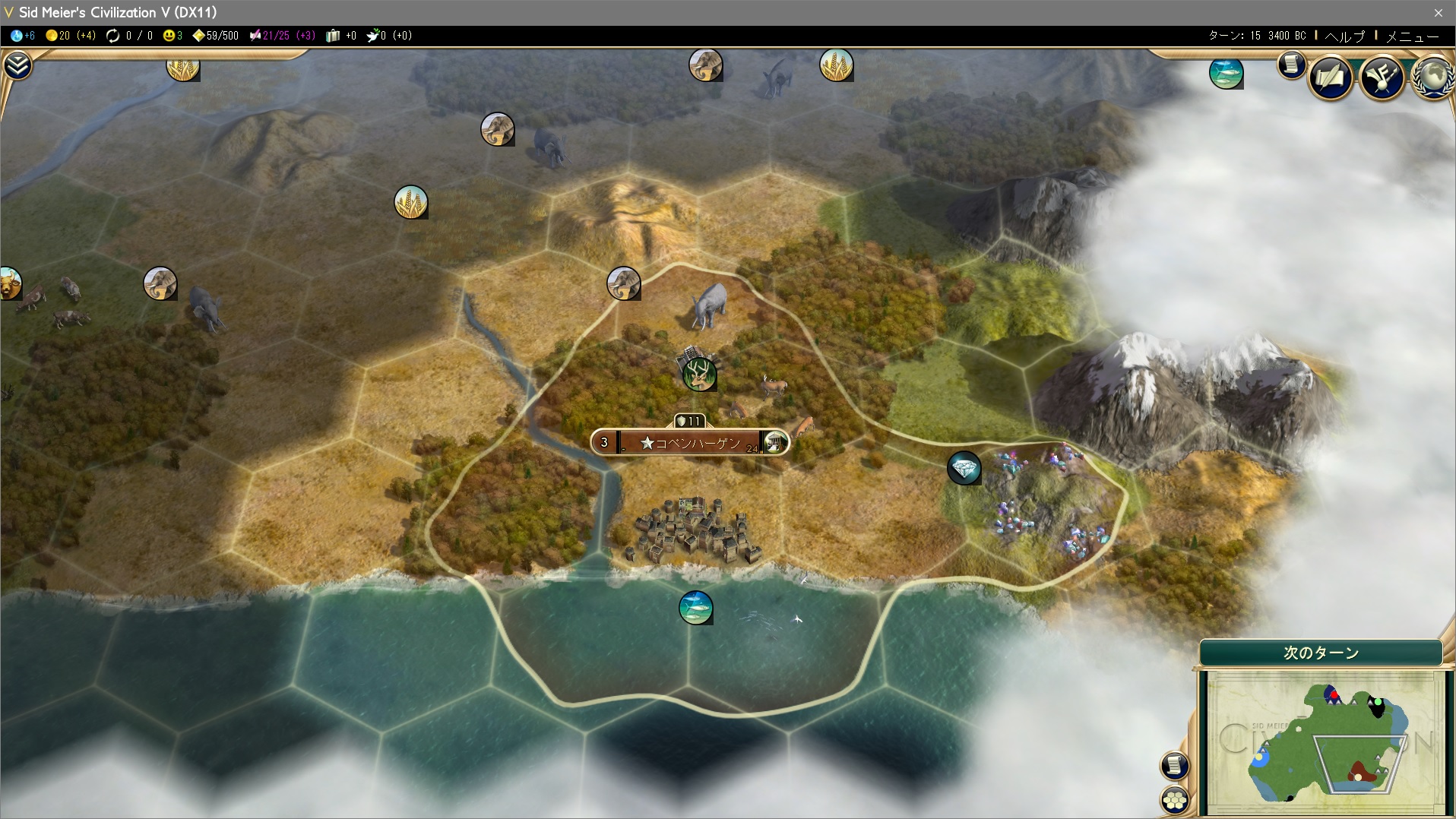
Task: Open the Diplomacy overview trumpet icon
Action: pyautogui.click(x=1382, y=77)
